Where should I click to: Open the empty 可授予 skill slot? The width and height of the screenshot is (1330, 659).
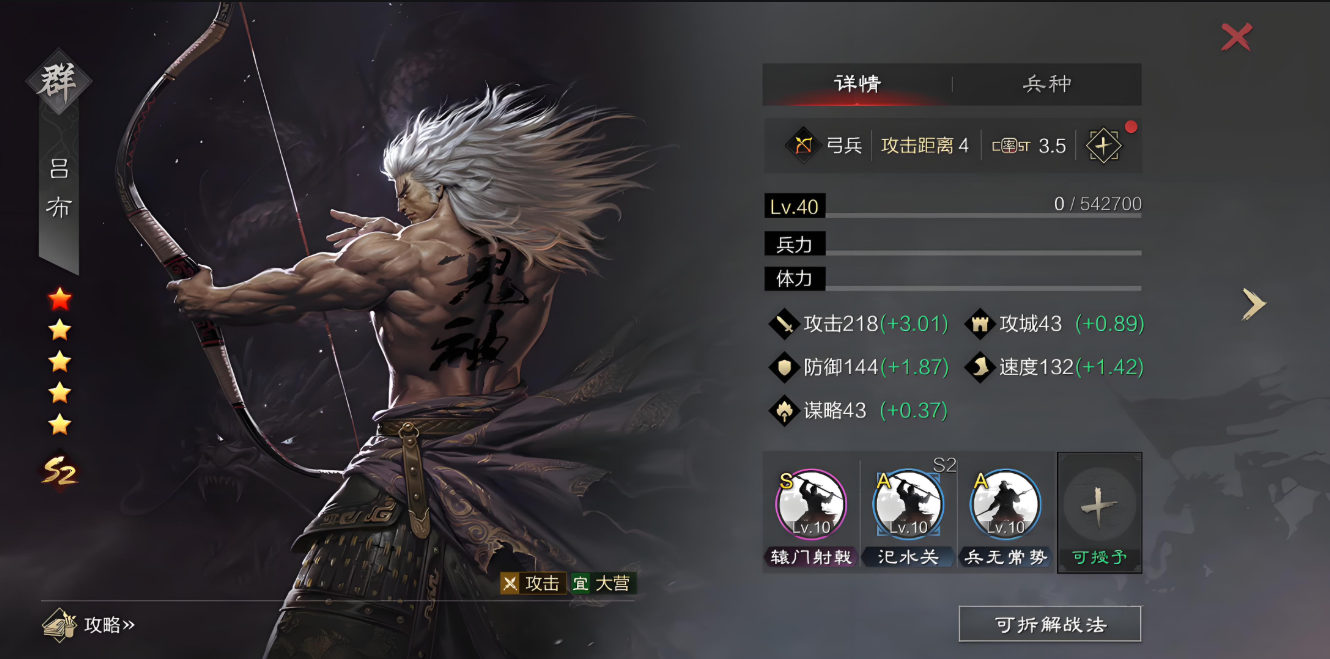pyautogui.click(x=1099, y=510)
